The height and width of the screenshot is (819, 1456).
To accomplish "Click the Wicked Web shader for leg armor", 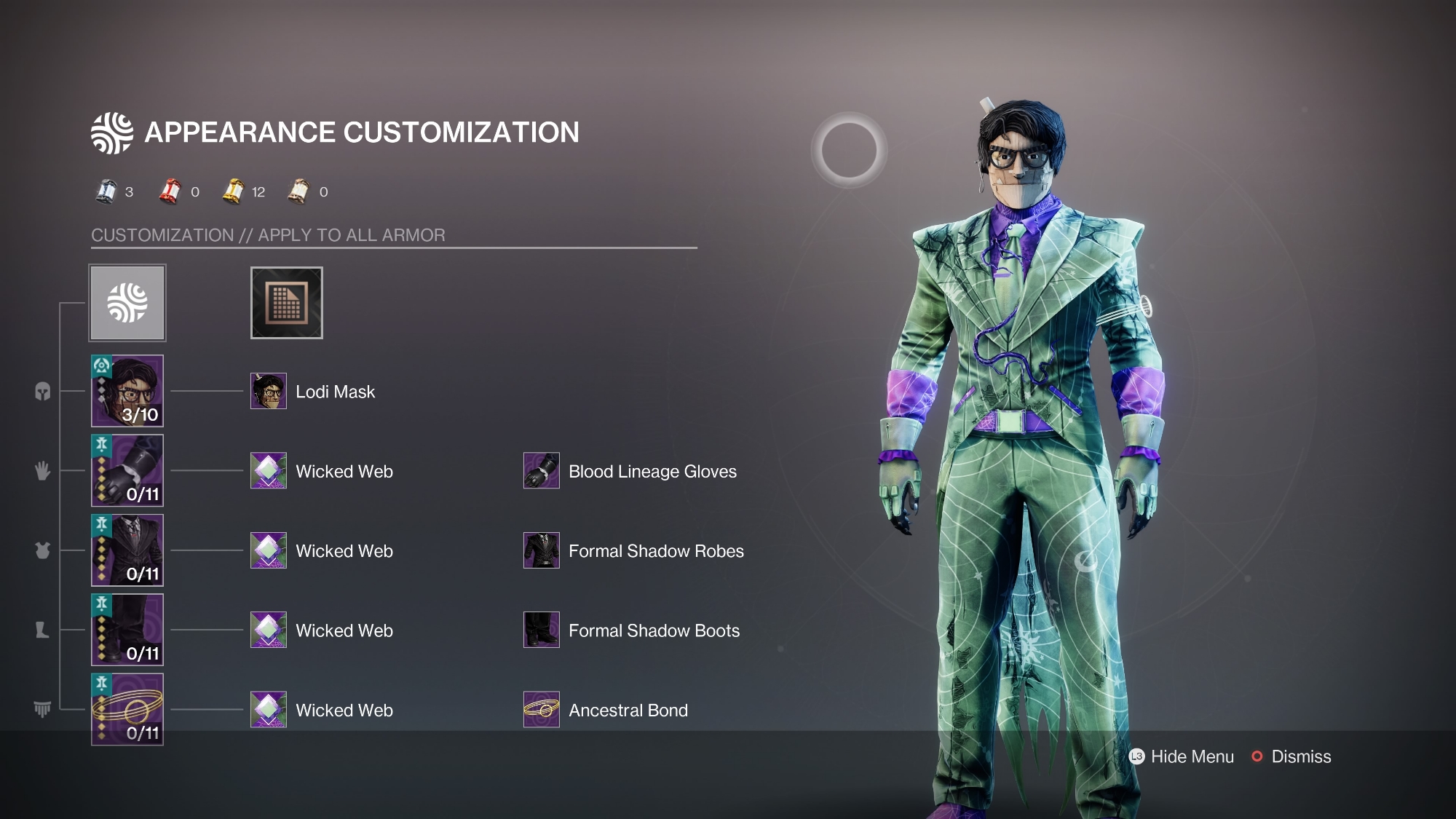I will point(269,630).
